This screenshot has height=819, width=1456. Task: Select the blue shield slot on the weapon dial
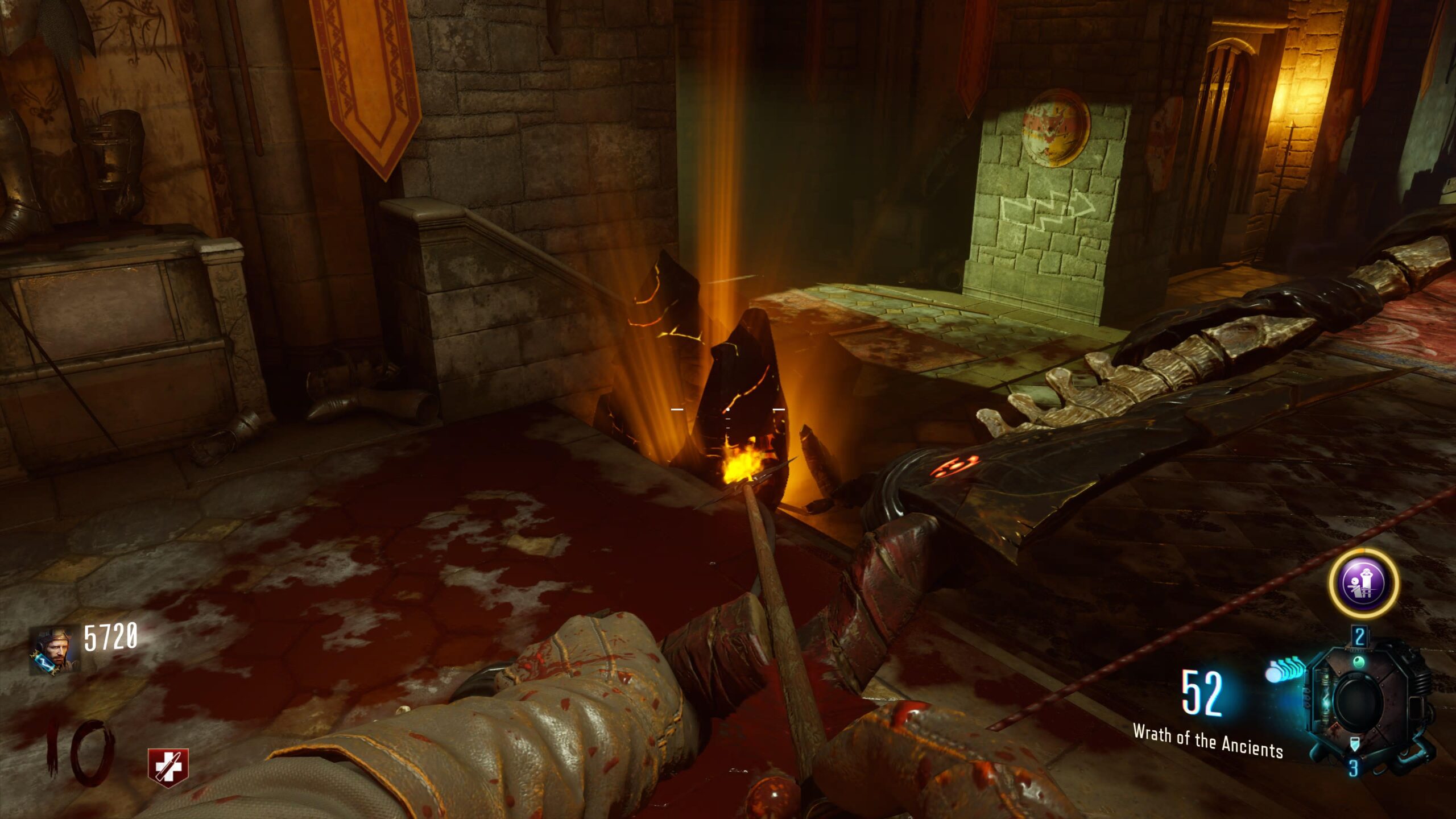click(1355, 744)
